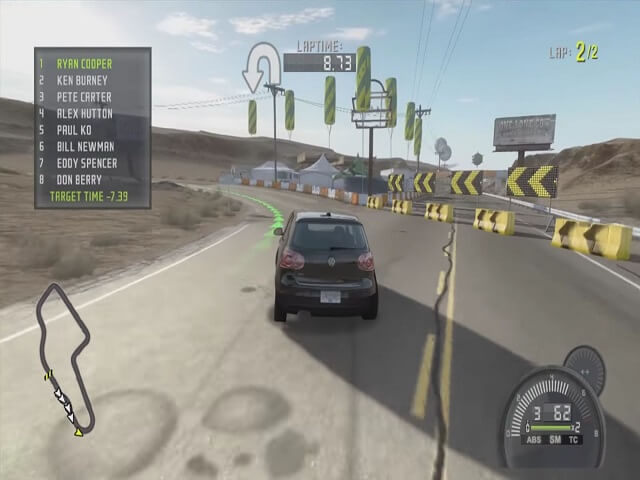Click Ken Burney's leaderboard row
640x480 pixels.
point(84,80)
